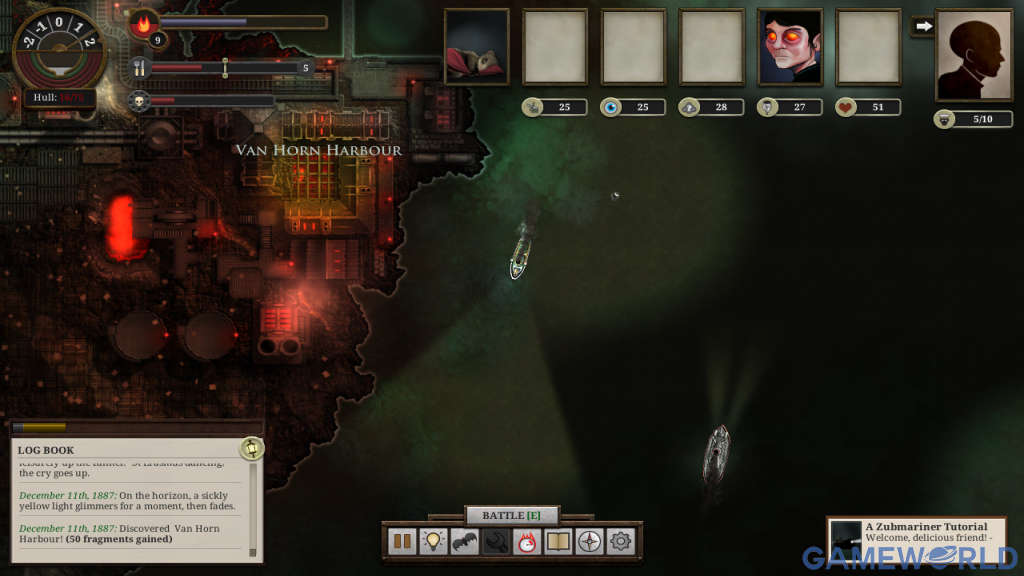Click the Battle mode button
This screenshot has width=1024, height=576.
tap(512, 515)
